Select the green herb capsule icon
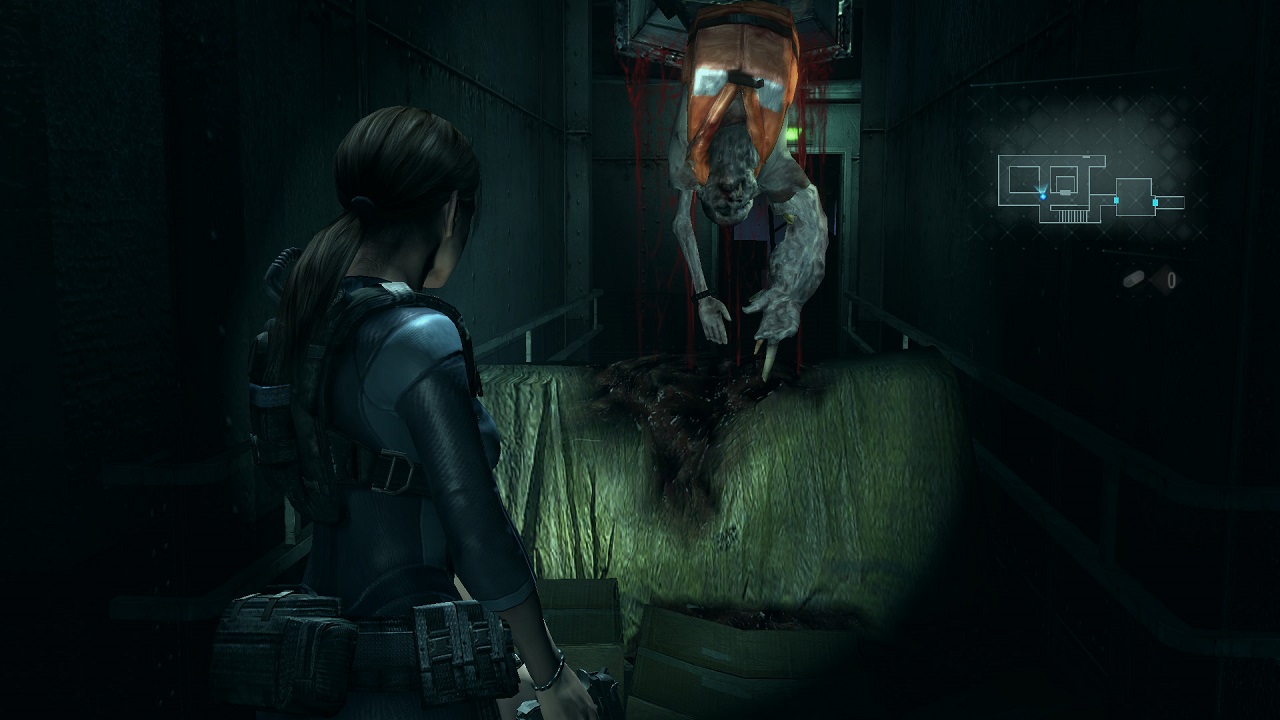Viewport: 1280px width, 720px height. (x=1133, y=280)
